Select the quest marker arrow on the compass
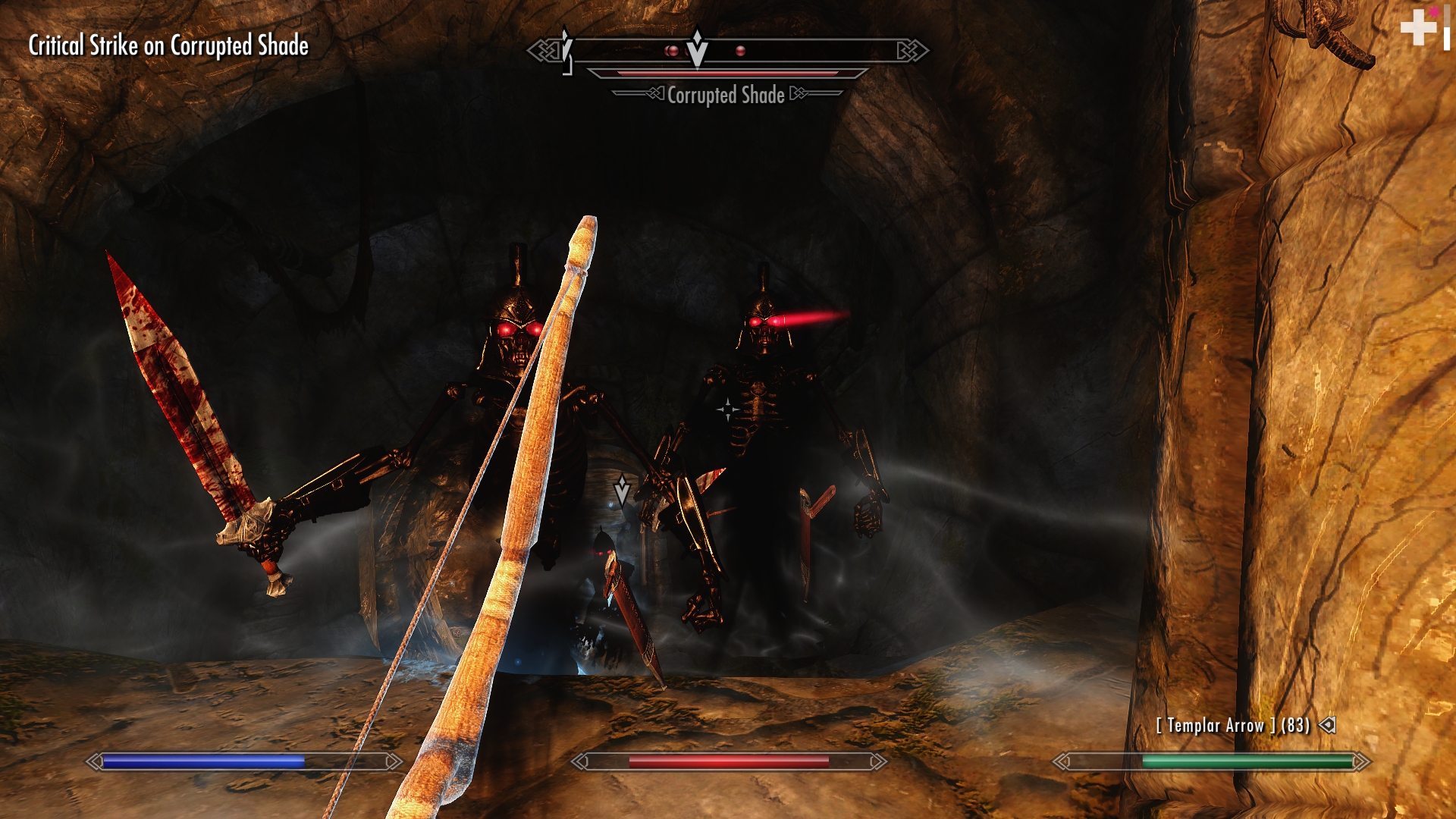 [x=697, y=49]
